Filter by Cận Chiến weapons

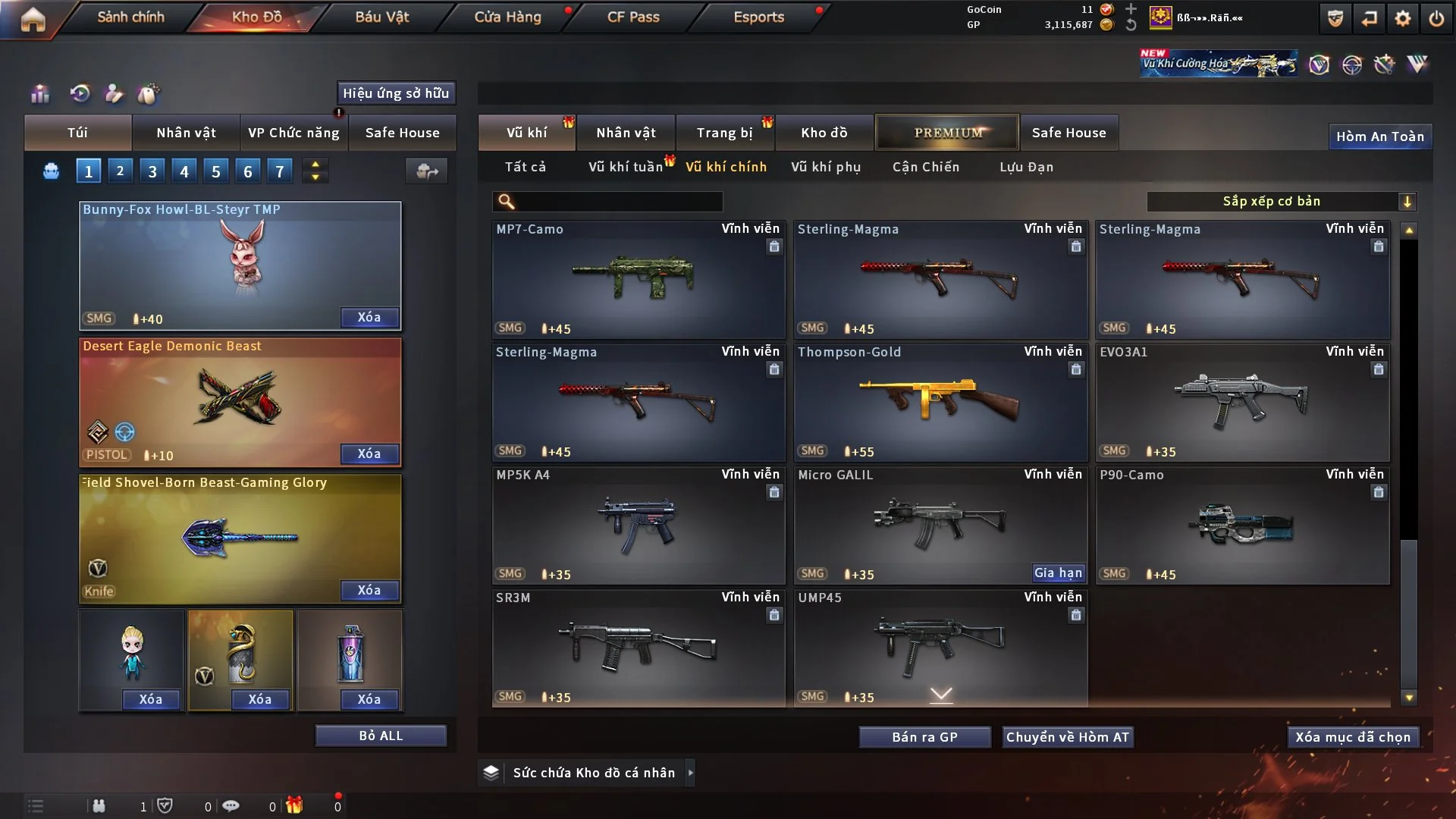pos(926,167)
